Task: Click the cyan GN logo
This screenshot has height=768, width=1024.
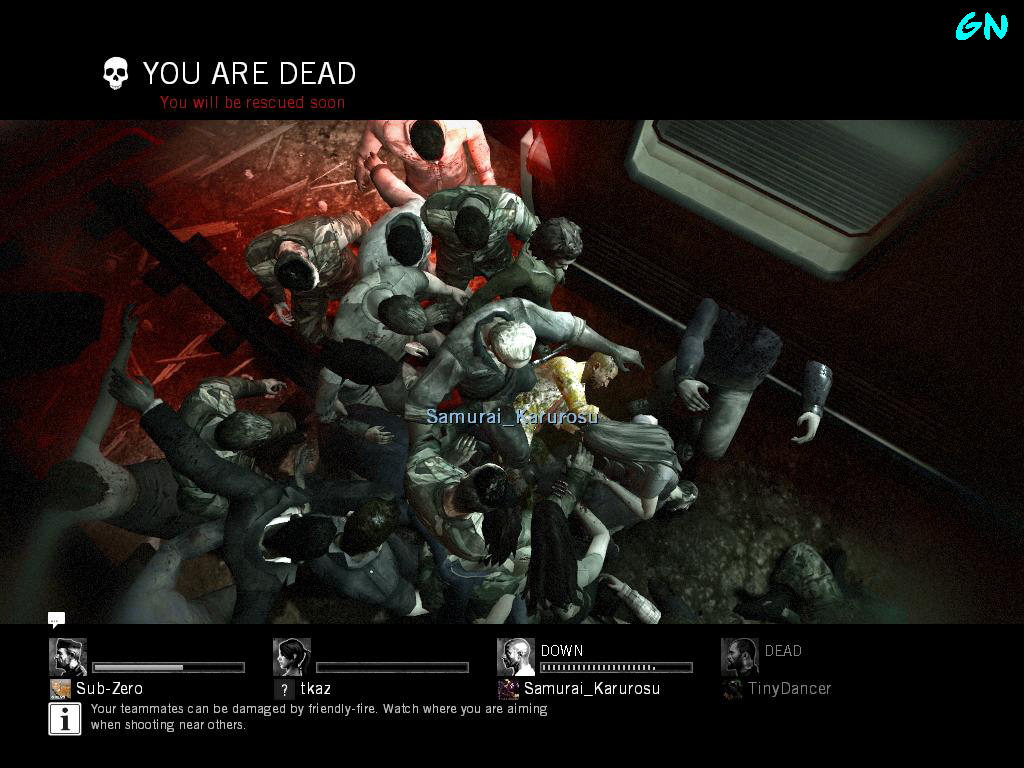Action: tap(981, 26)
